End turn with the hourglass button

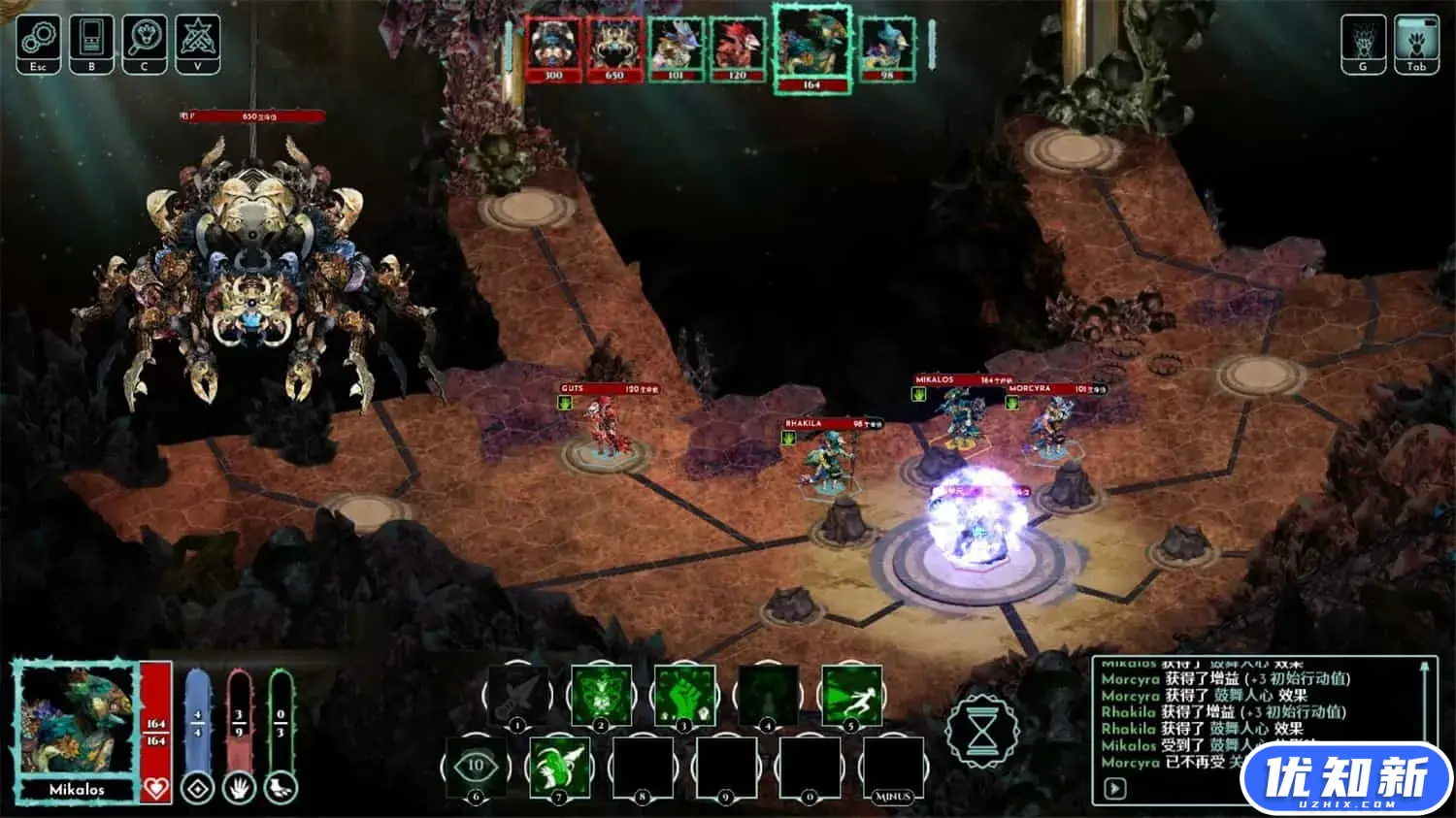[982, 730]
